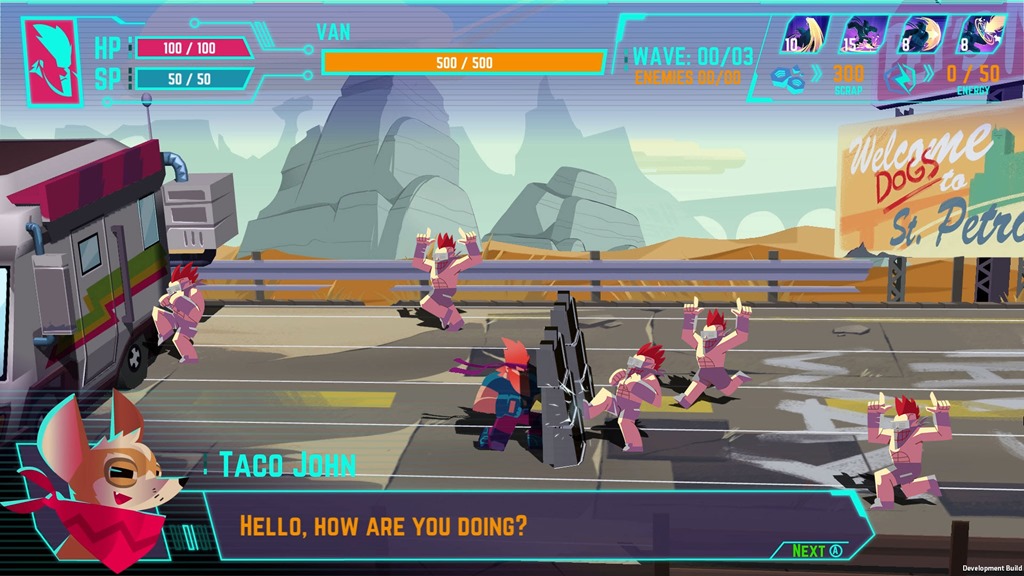Click the hexagonal scrap currency icon
1024x576 pixels.
pyautogui.click(x=787, y=74)
